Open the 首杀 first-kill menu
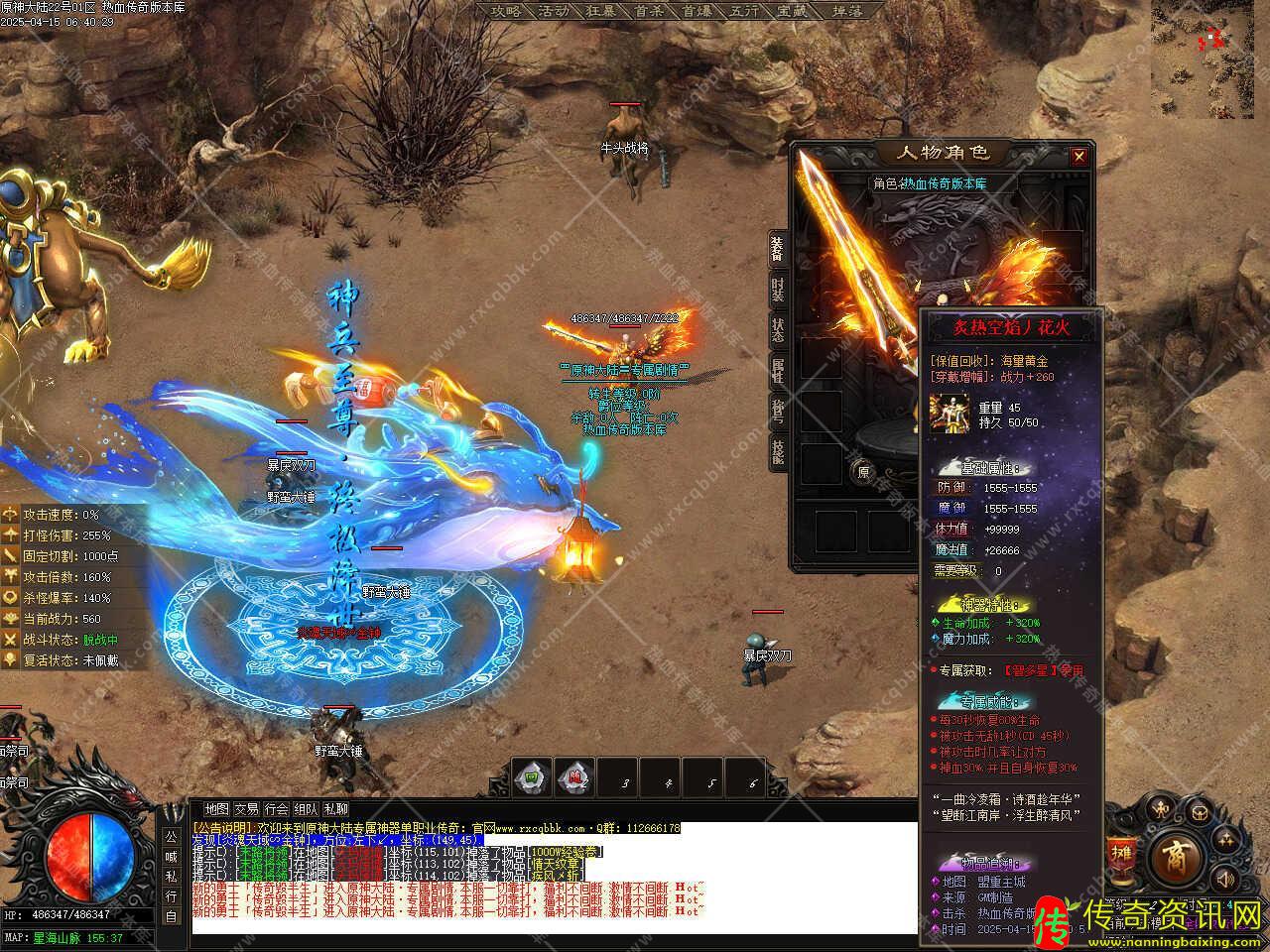Screen dimensions: 1270x952 coord(649,11)
